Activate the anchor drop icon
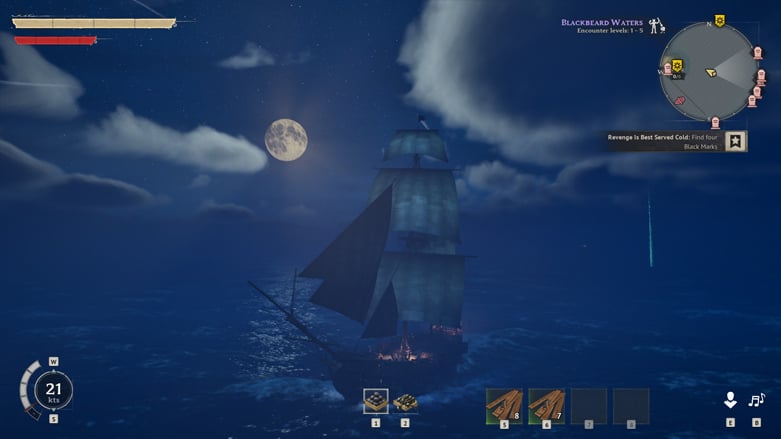781x439 pixels. point(730,400)
